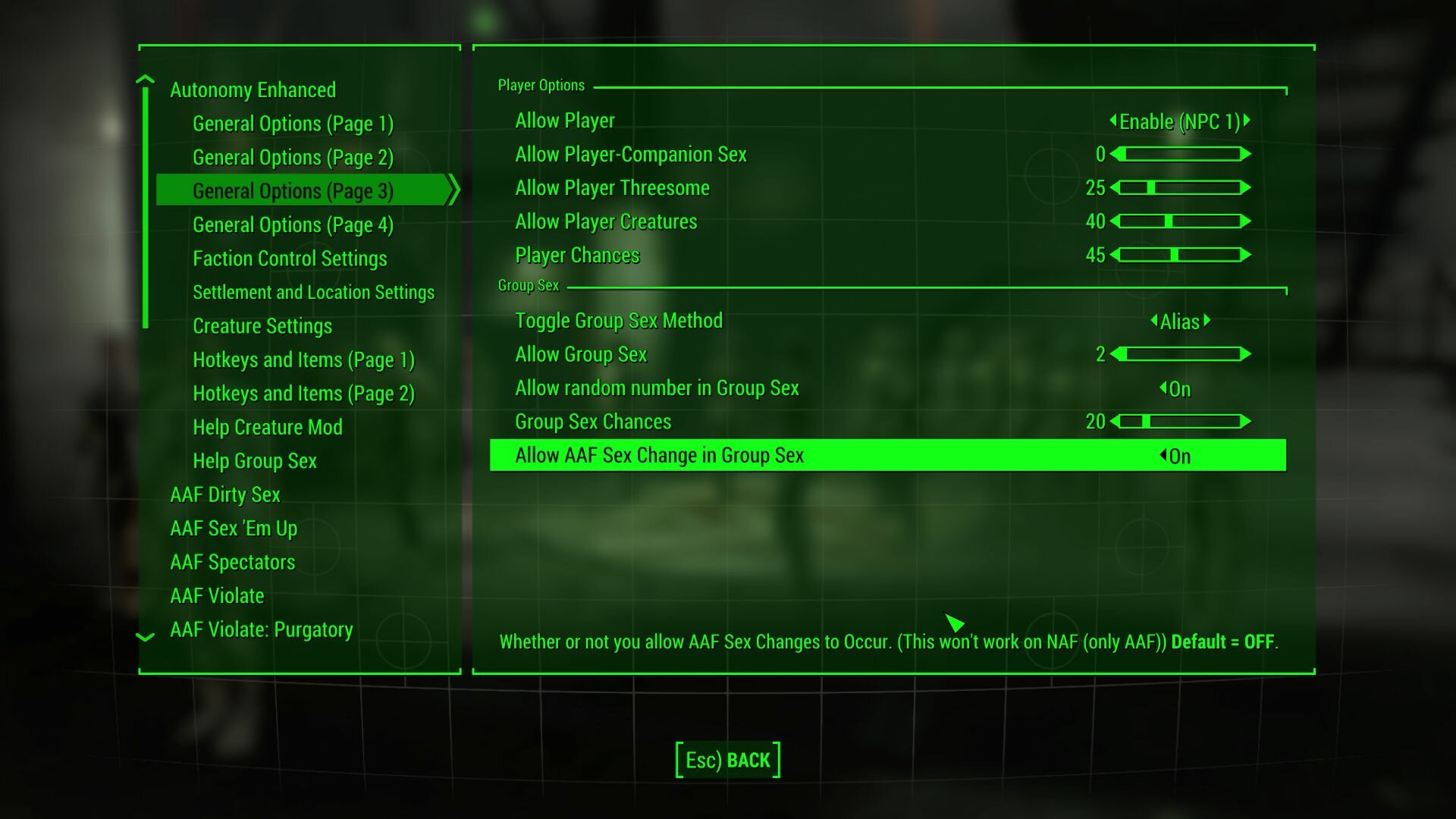Show Settlement and Location Settings

pos(313,293)
